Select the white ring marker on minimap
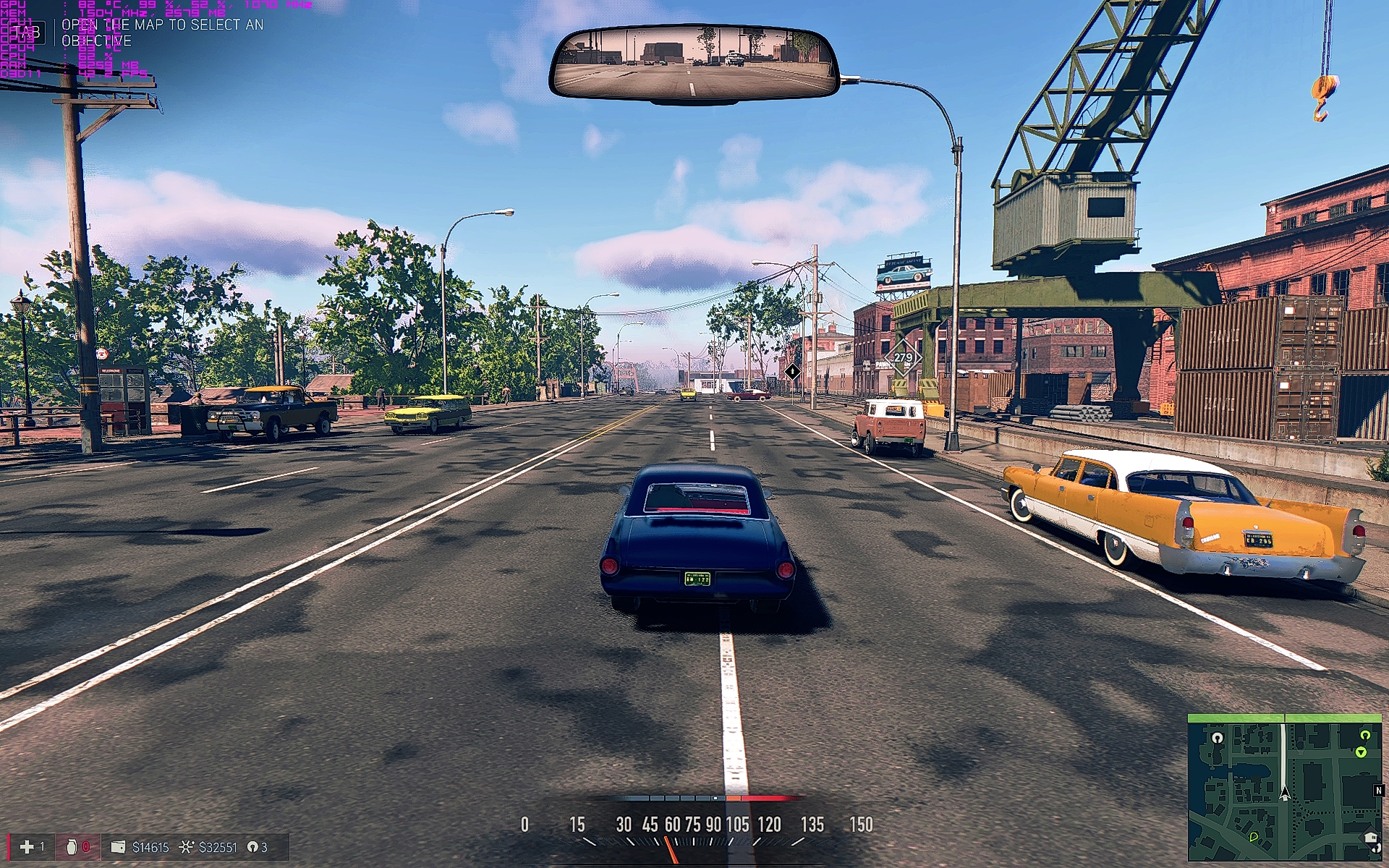1389x868 pixels. 1218,738
